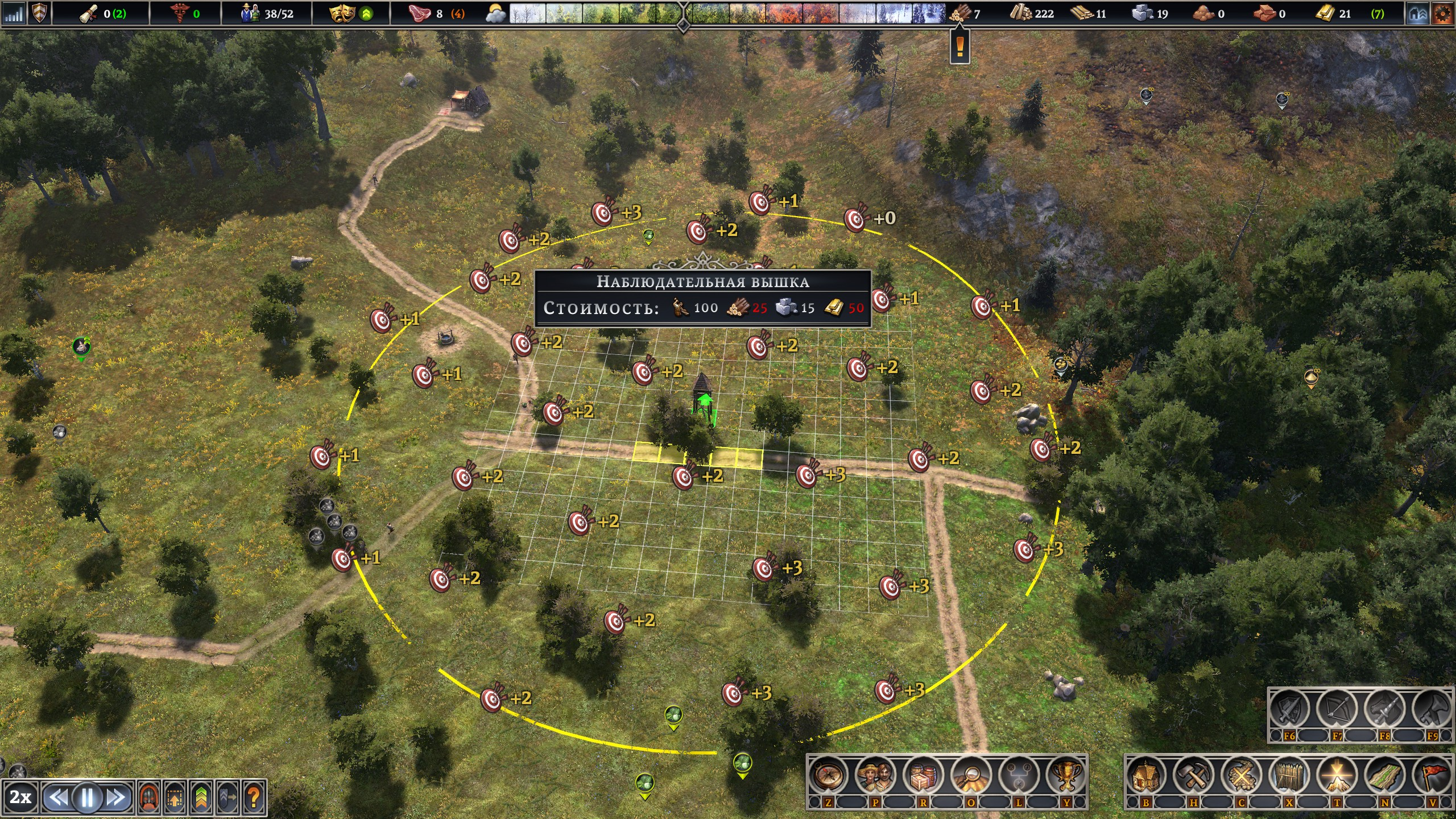Open the barrels and crates storage panel
This screenshot has height=819, width=1456.
point(923,775)
